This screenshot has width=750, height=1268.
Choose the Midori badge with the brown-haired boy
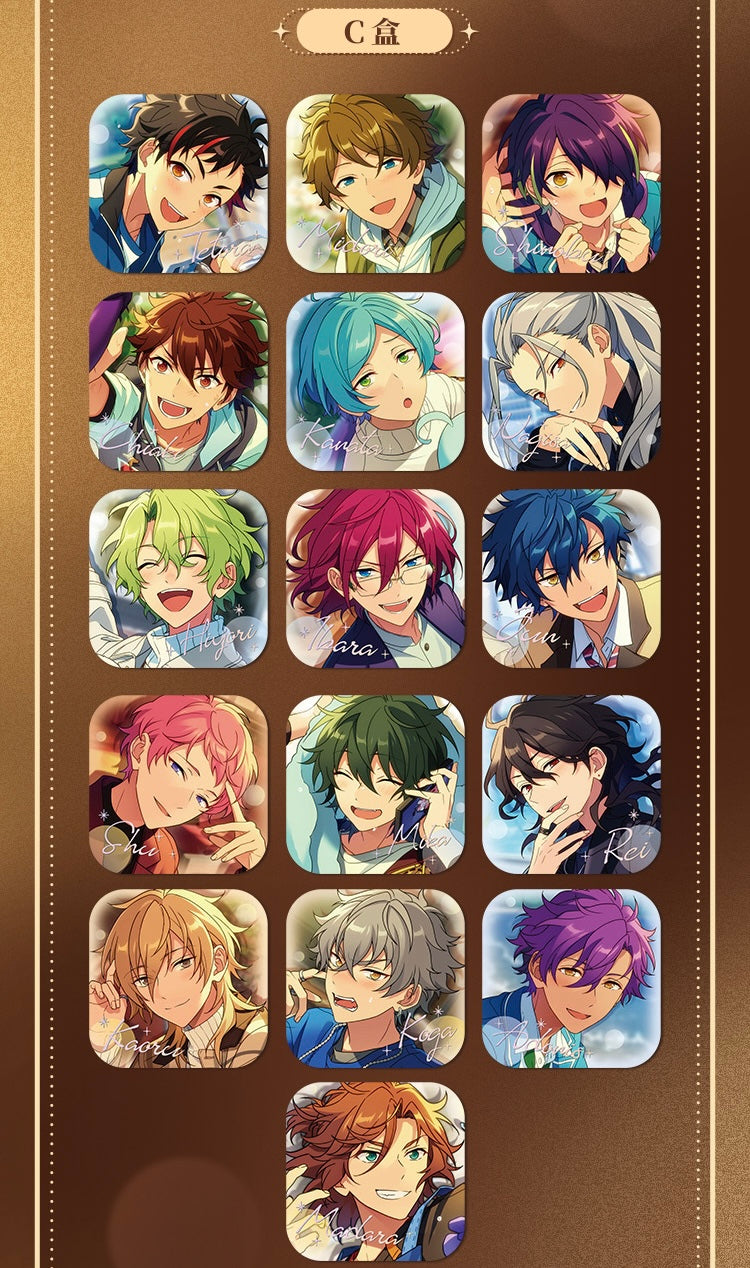click(375, 184)
